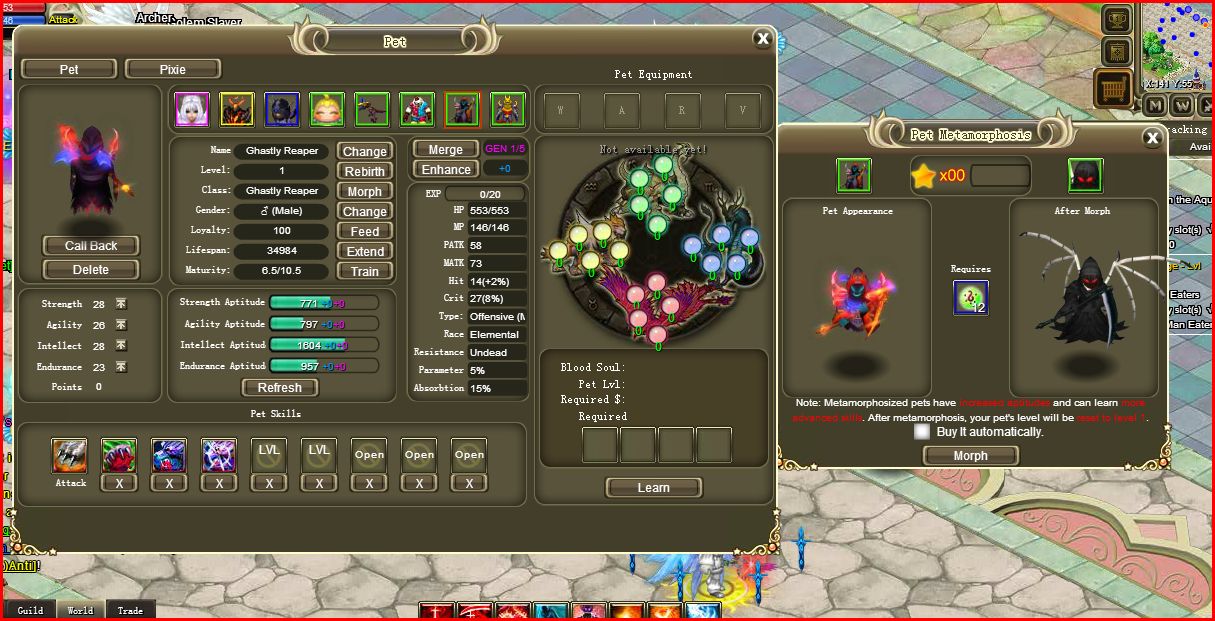
Task: Click the Merge button
Action: pos(445,149)
